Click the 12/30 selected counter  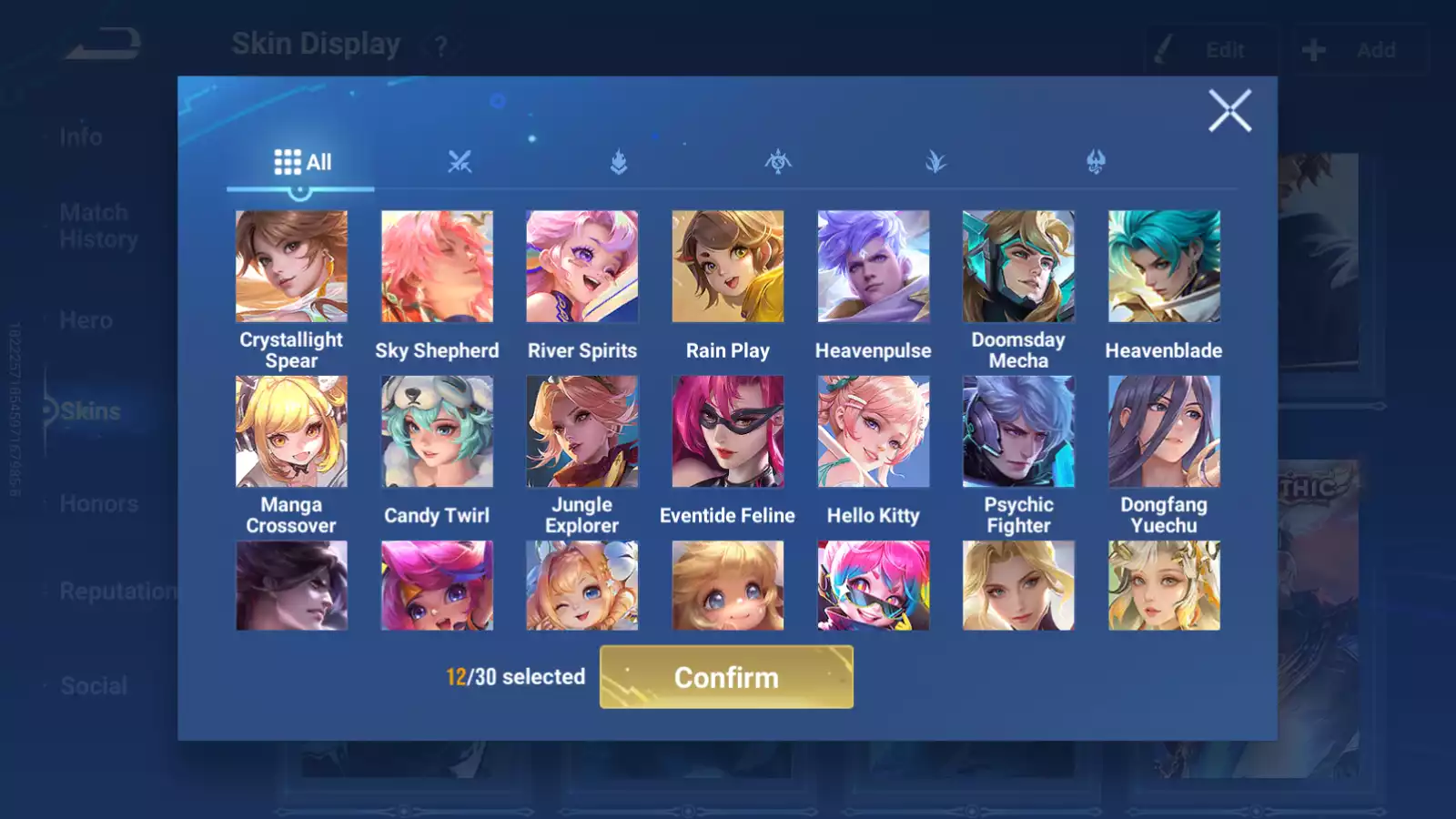[515, 677]
